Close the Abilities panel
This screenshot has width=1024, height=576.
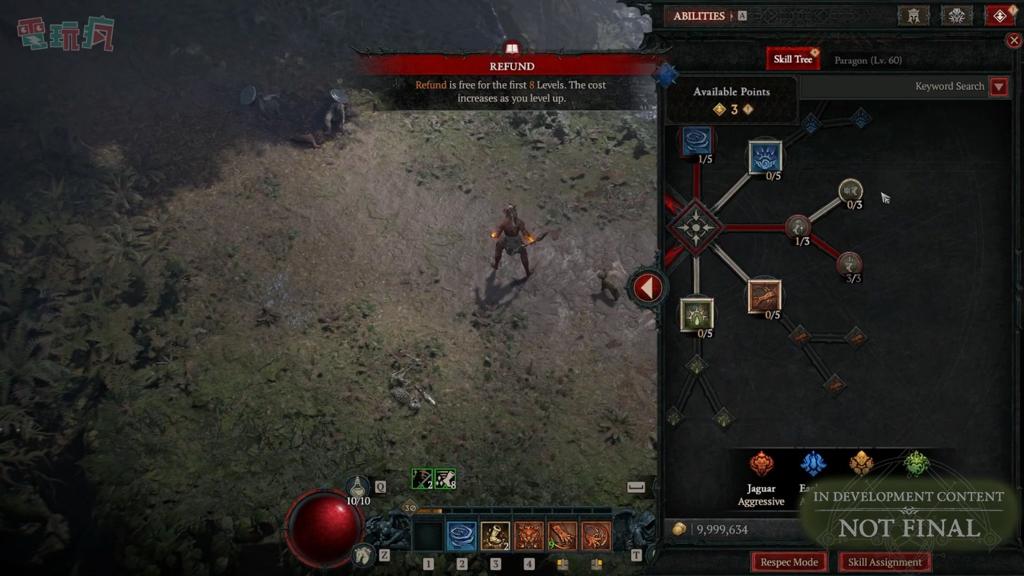(x=1015, y=41)
